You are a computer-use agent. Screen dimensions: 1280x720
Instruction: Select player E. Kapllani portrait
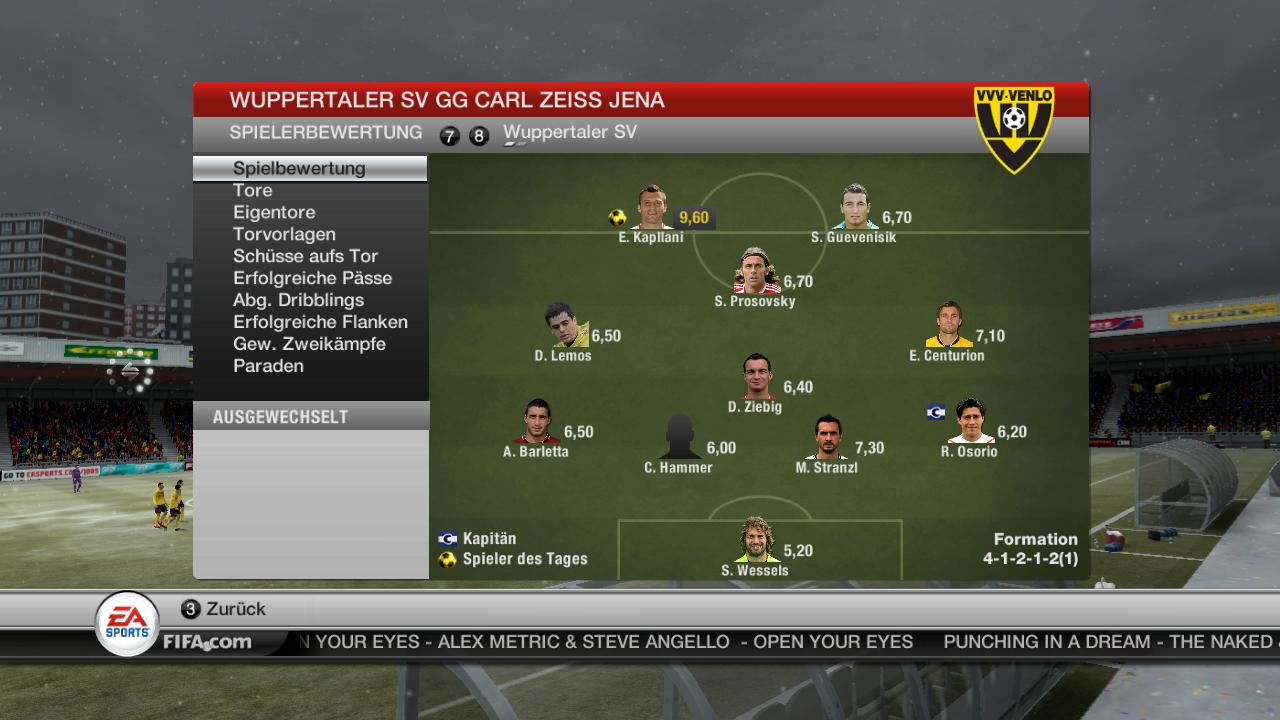click(x=653, y=208)
